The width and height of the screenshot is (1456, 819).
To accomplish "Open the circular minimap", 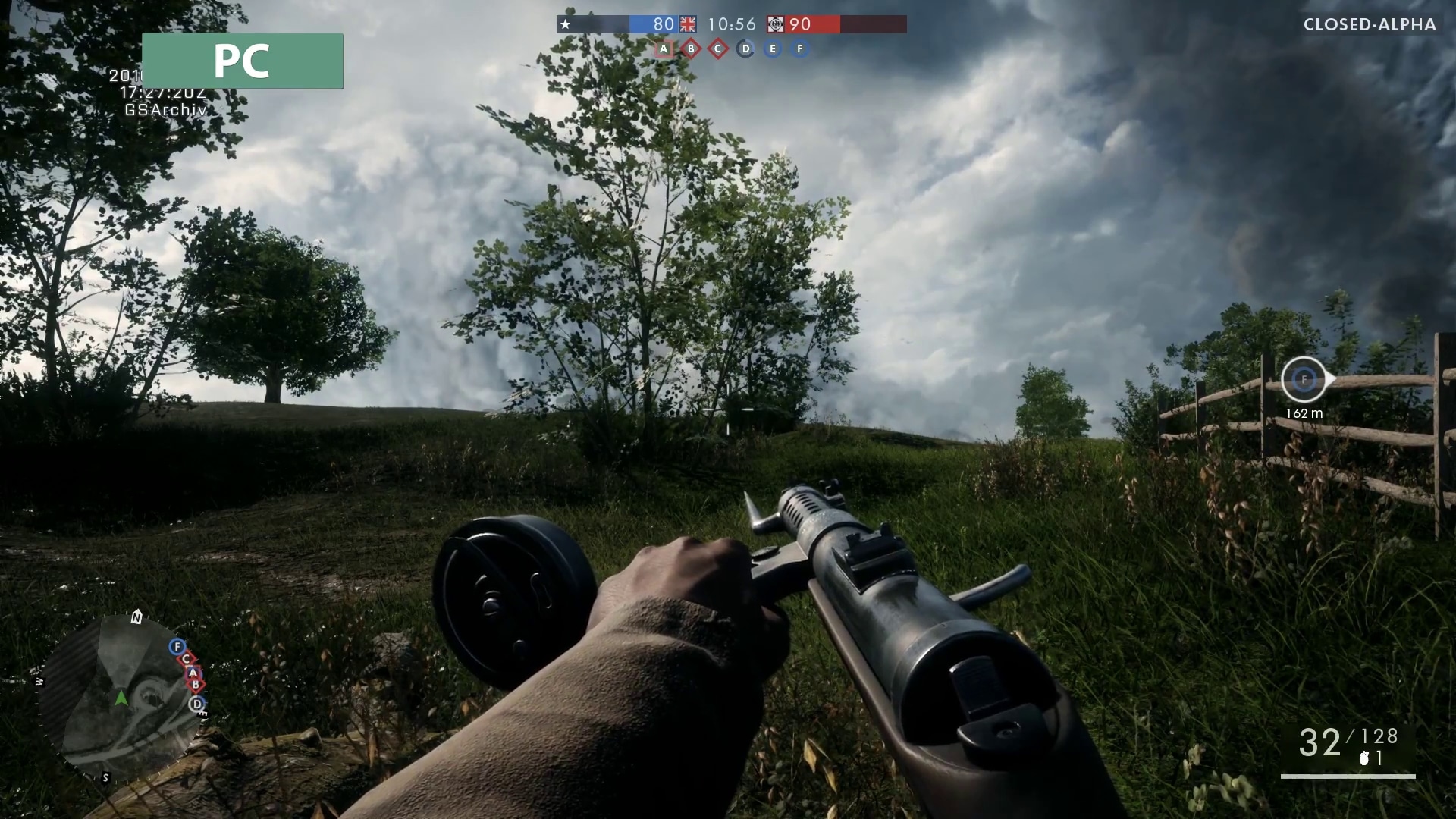I will point(121,698).
